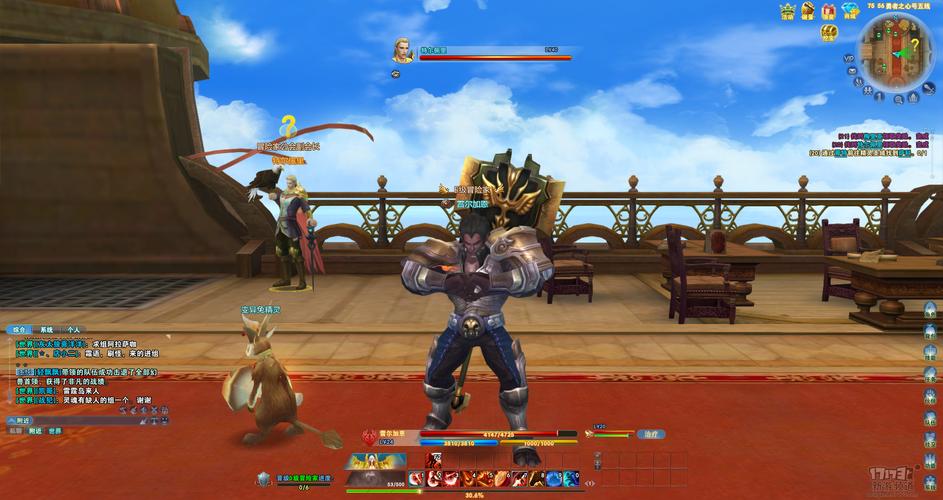The height and width of the screenshot is (500, 943).
Task: Open the gold treasure chest icon
Action: point(829,33)
